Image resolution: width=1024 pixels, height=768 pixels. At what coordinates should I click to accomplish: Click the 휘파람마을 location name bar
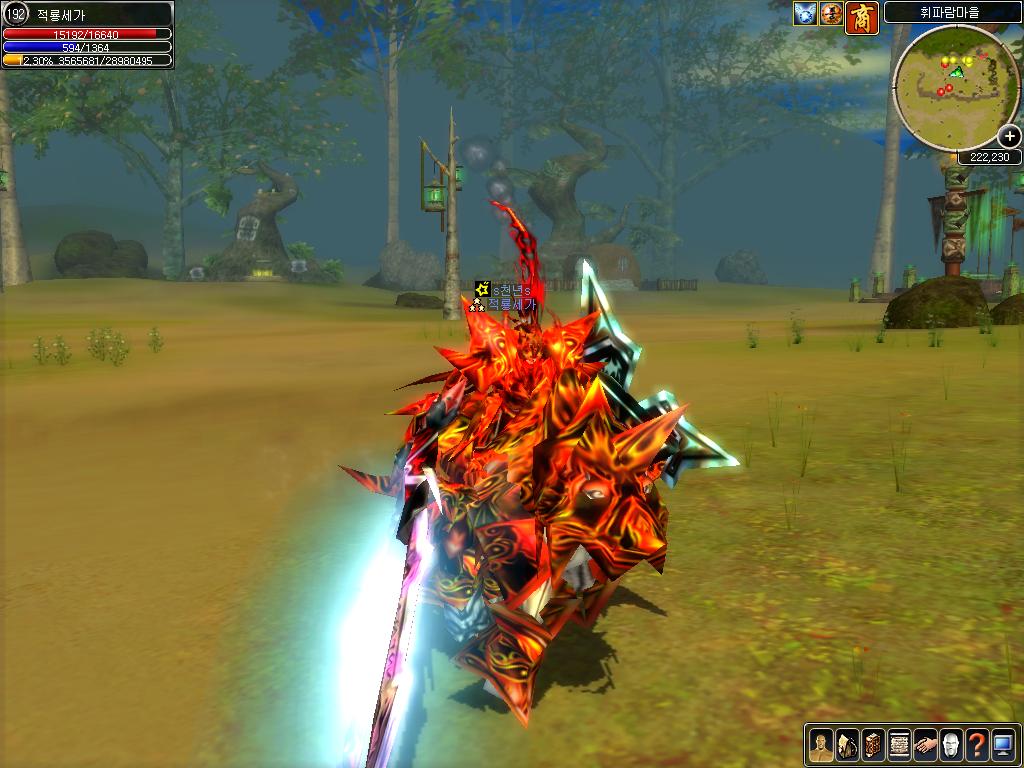point(950,13)
